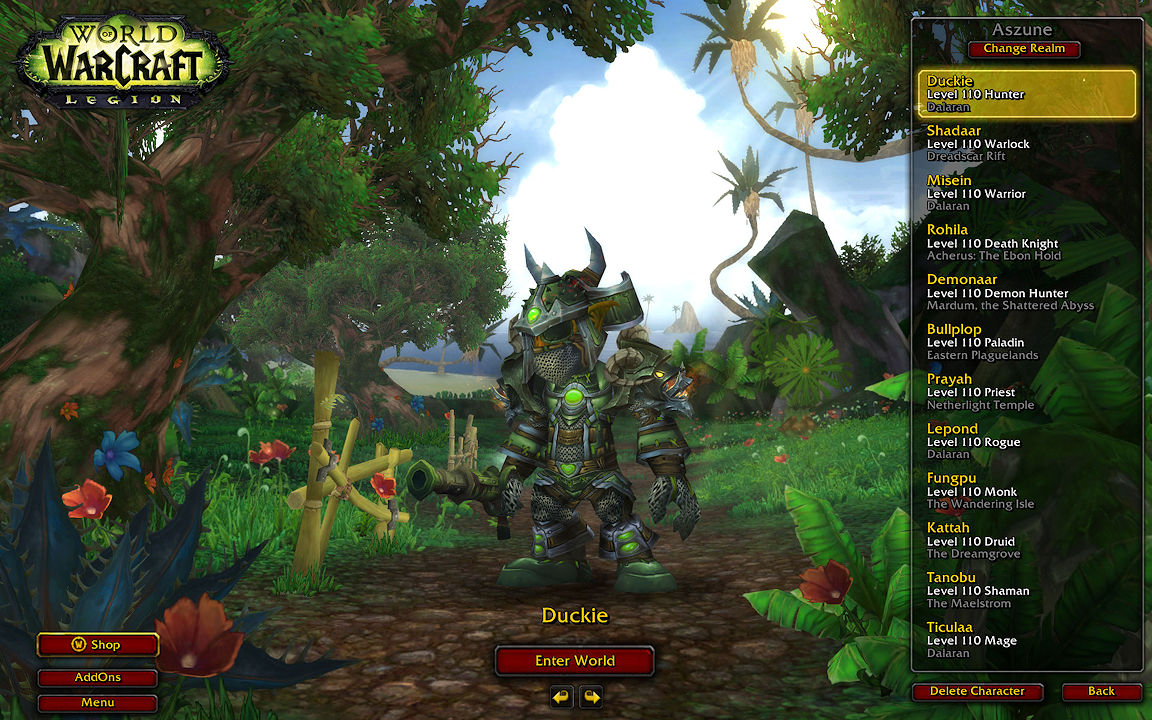Image resolution: width=1152 pixels, height=720 pixels.
Task: Rotate character with the right arrow
Action: click(x=591, y=696)
